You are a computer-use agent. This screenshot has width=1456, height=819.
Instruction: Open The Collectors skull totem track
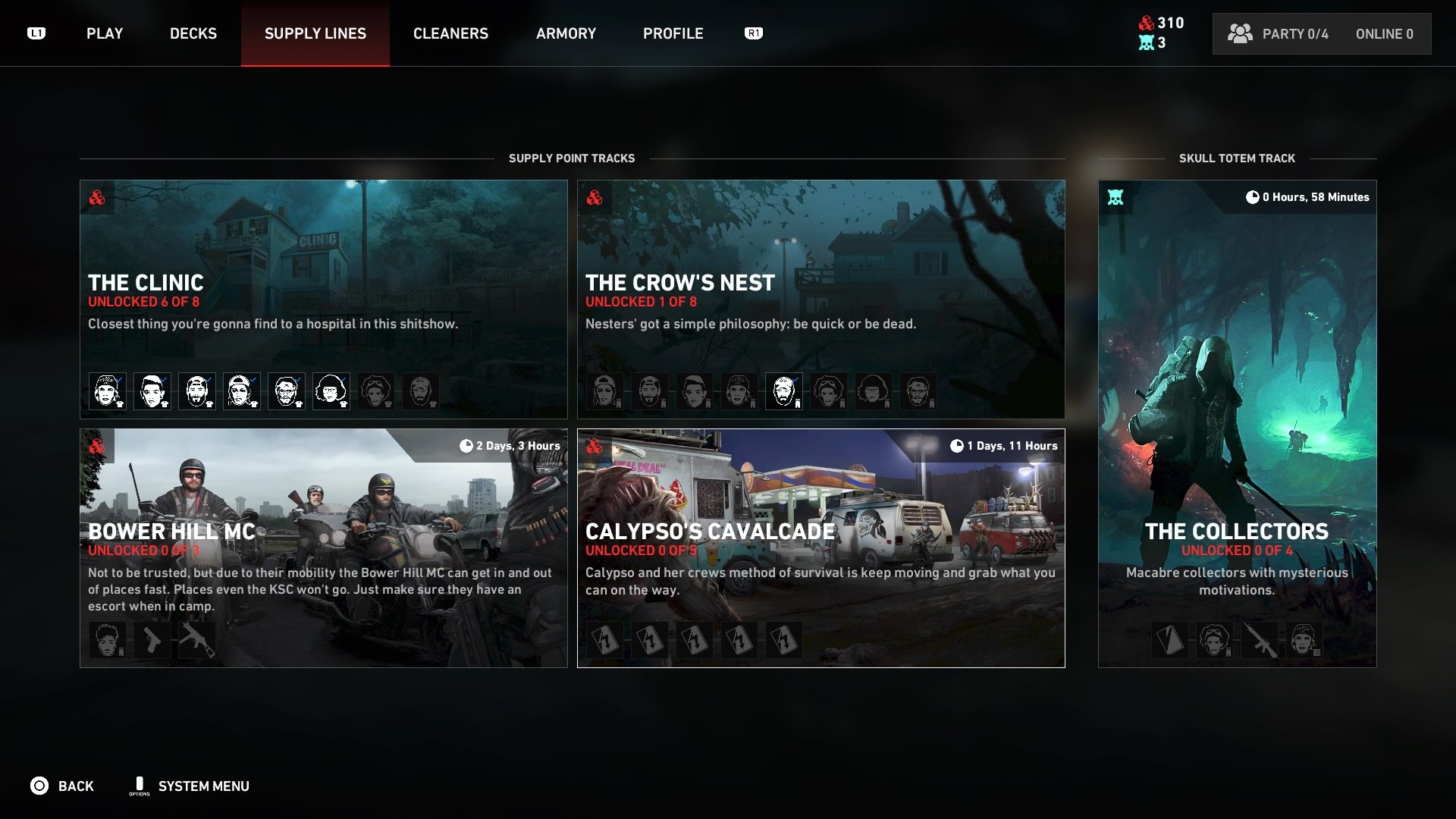1237,423
